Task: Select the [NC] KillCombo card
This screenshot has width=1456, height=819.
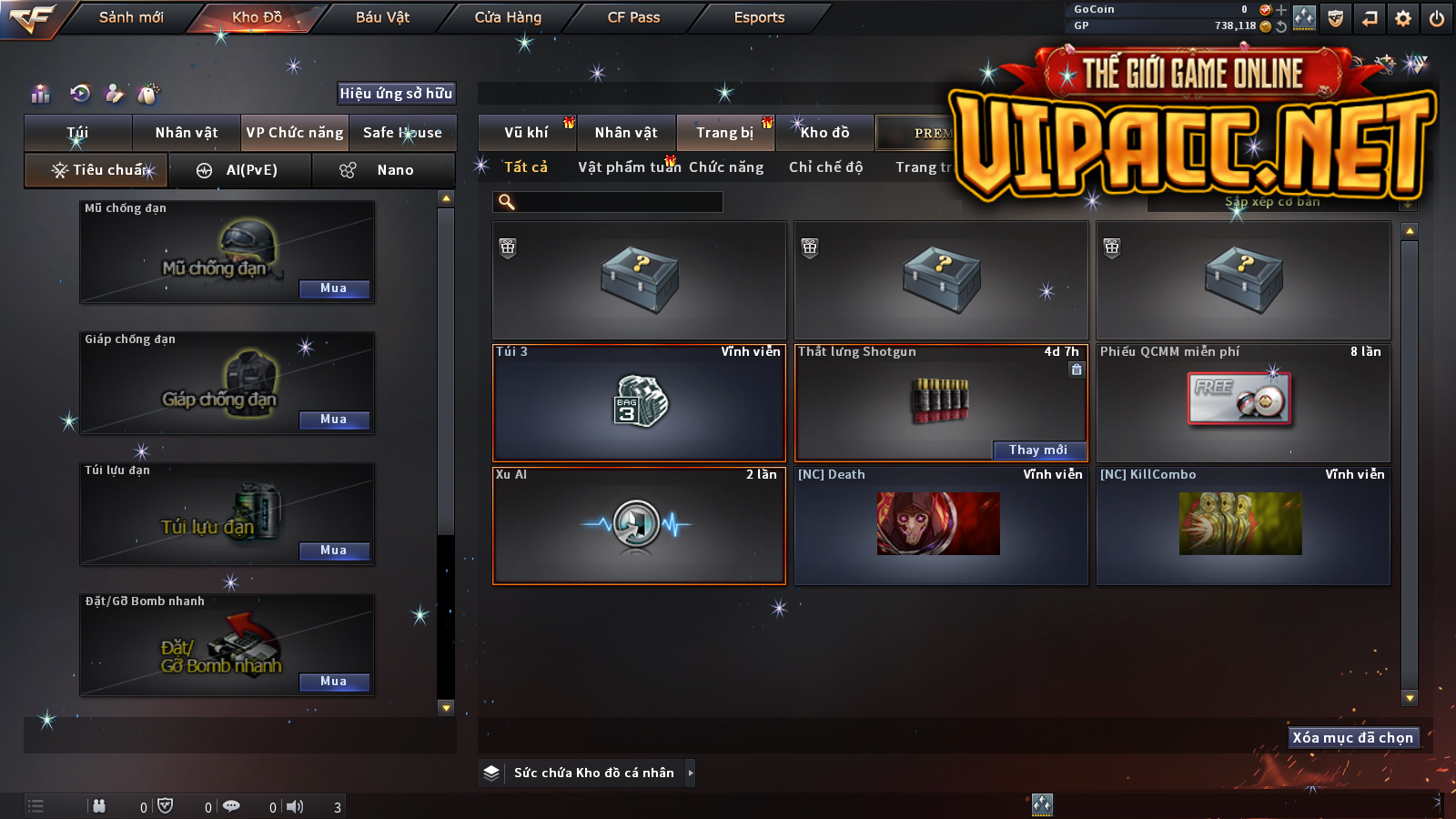Action: [1242, 525]
